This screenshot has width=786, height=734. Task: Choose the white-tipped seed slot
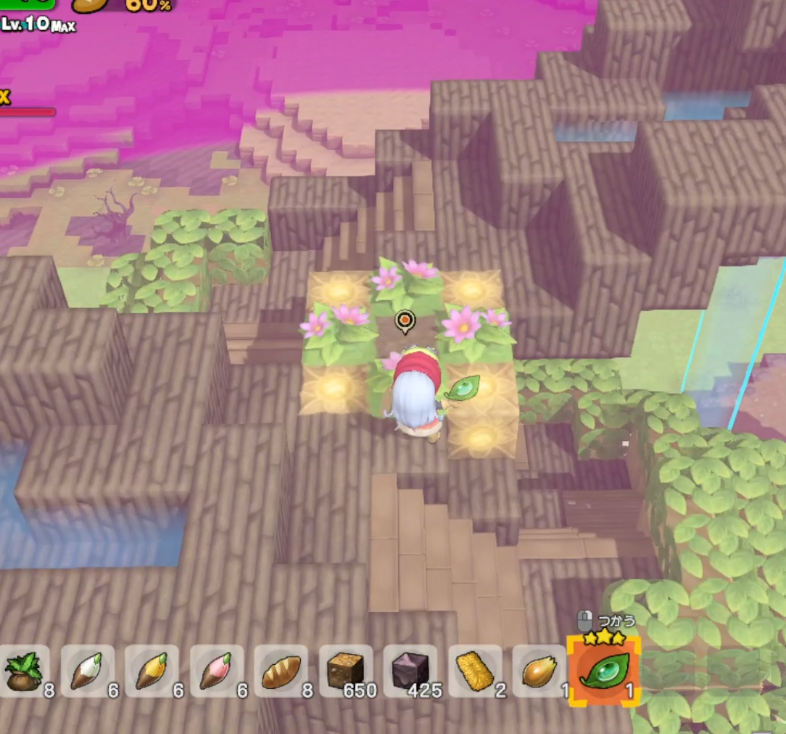pos(87,671)
